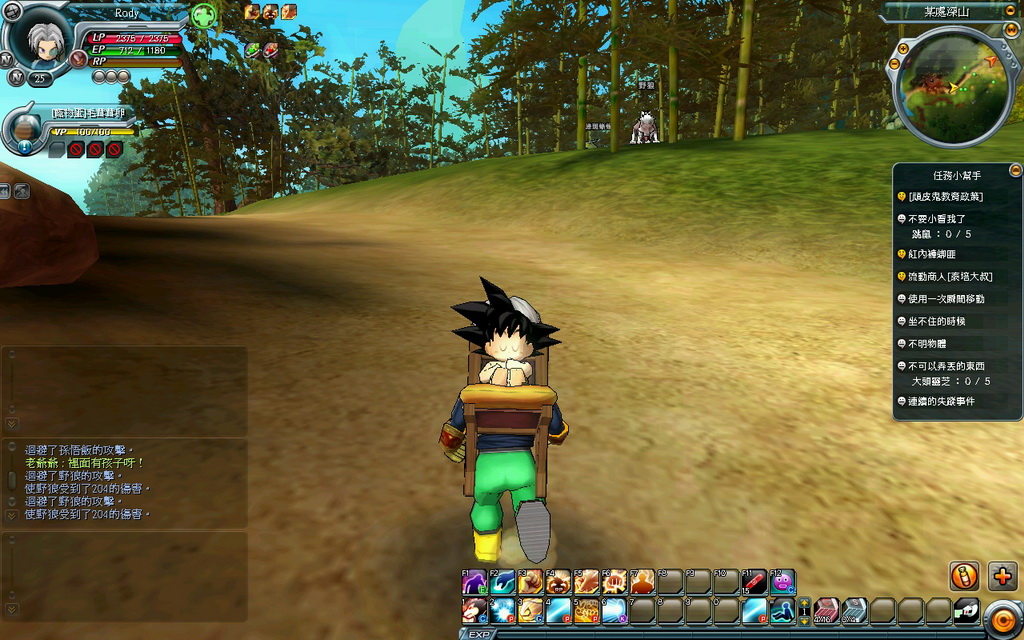This screenshot has height=640, width=1024.
Task: Open the orange plus menu button
Action: pos(1002,576)
